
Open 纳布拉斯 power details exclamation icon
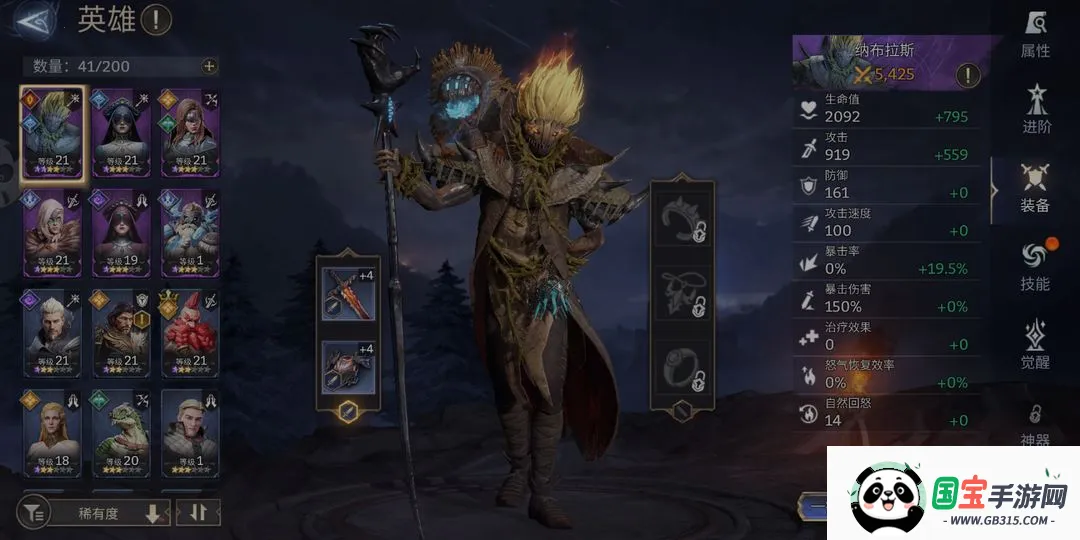click(x=967, y=74)
